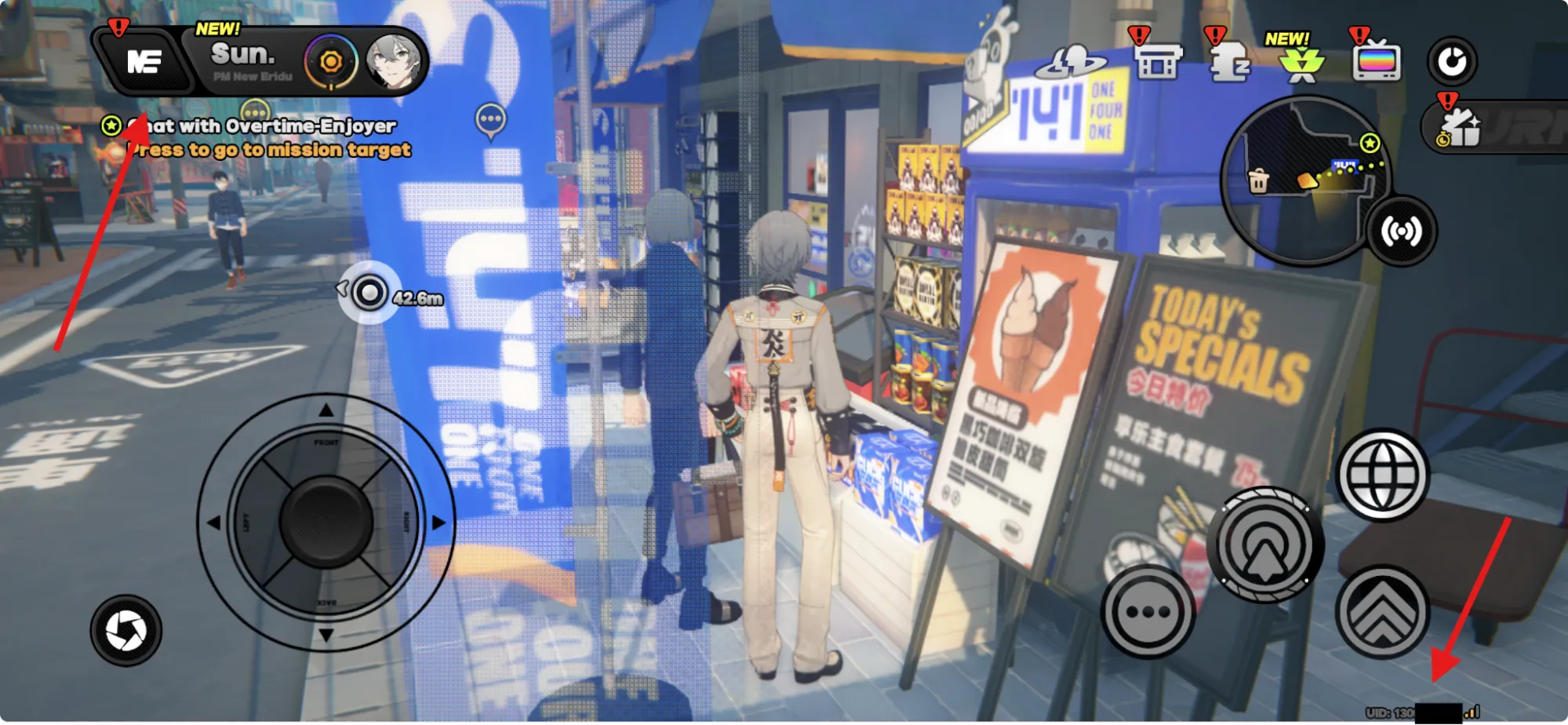Image resolution: width=1568 pixels, height=725 pixels.
Task: Tap the chat bubble toggle above the NPC
Action: (492, 119)
